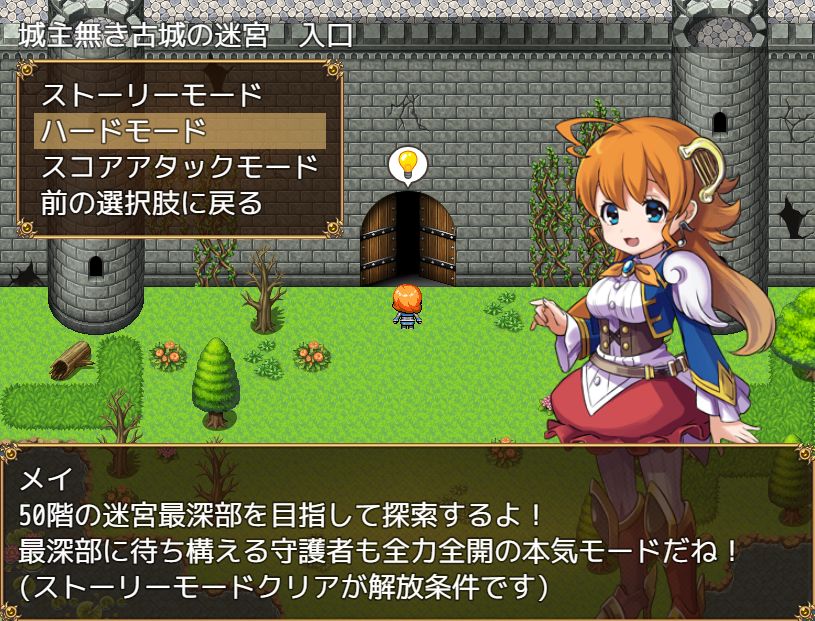Screen dimensions: 815x621
Task: Select ストーリーモード (Story Mode)
Action: [151, 96]
